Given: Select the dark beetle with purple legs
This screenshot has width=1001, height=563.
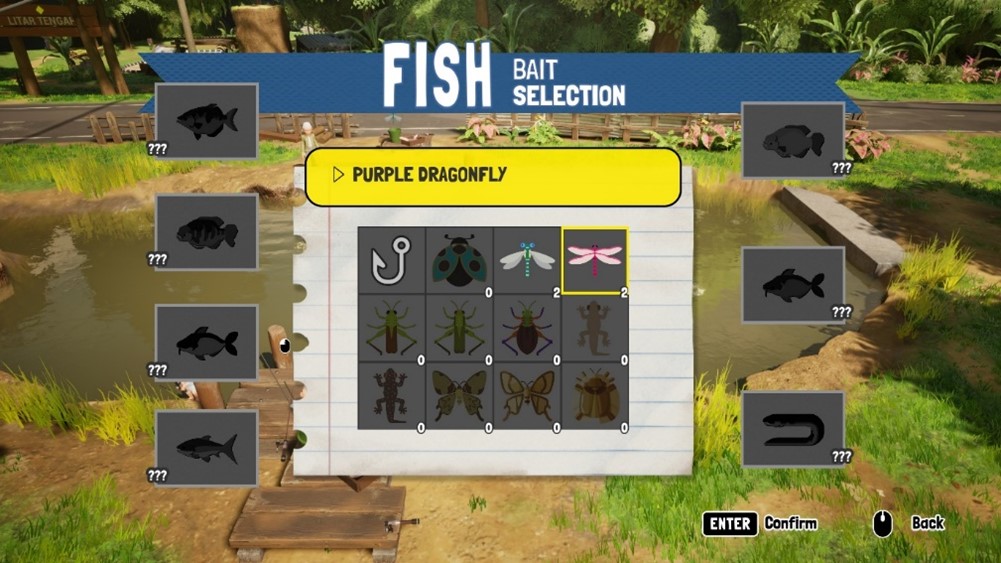Looking at the screenshot, I should (x=527, y=328).
